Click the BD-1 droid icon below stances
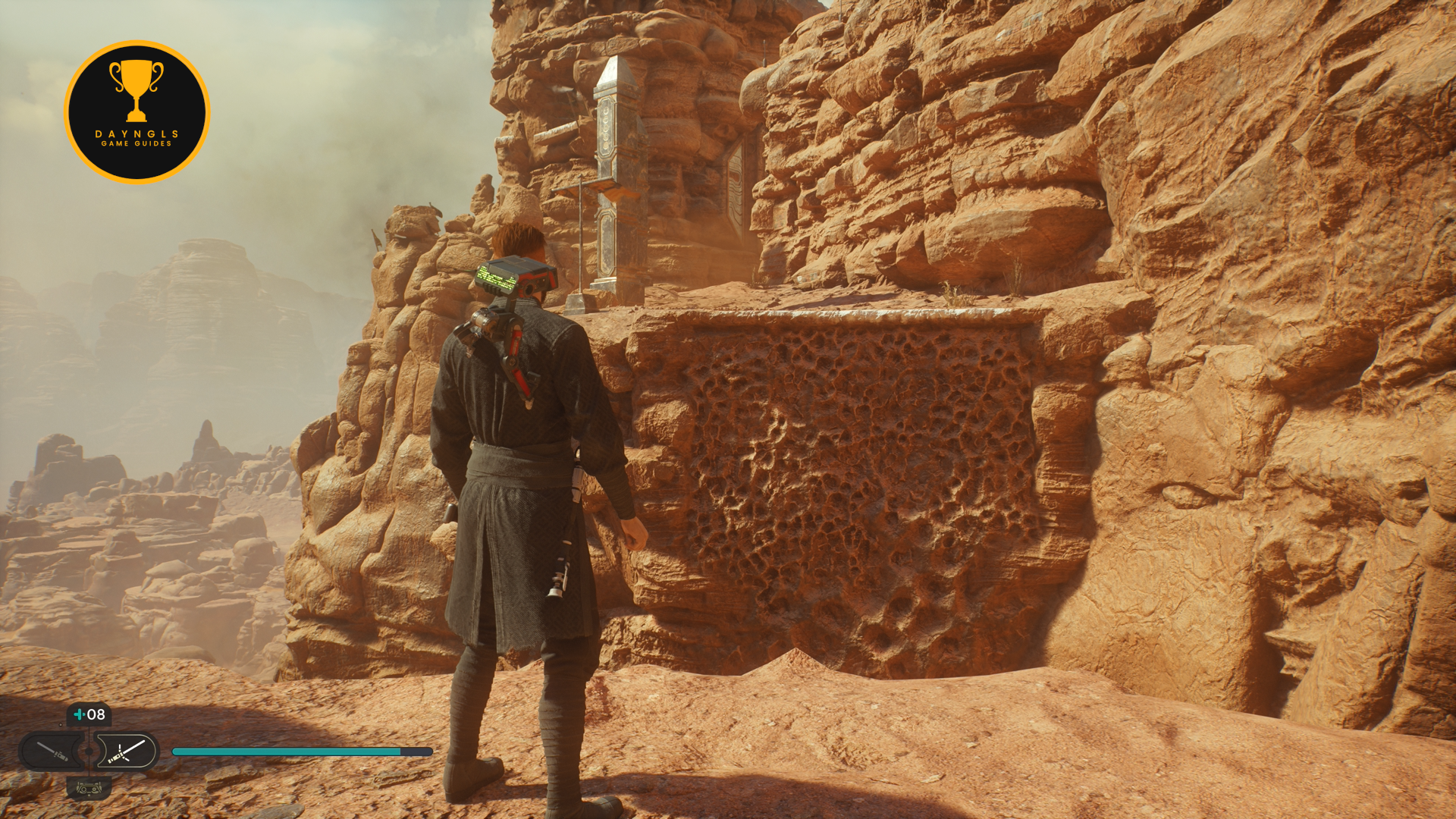Image resolution: width=1456 pixels, height=819 pixels. click(x=89, y=789)
